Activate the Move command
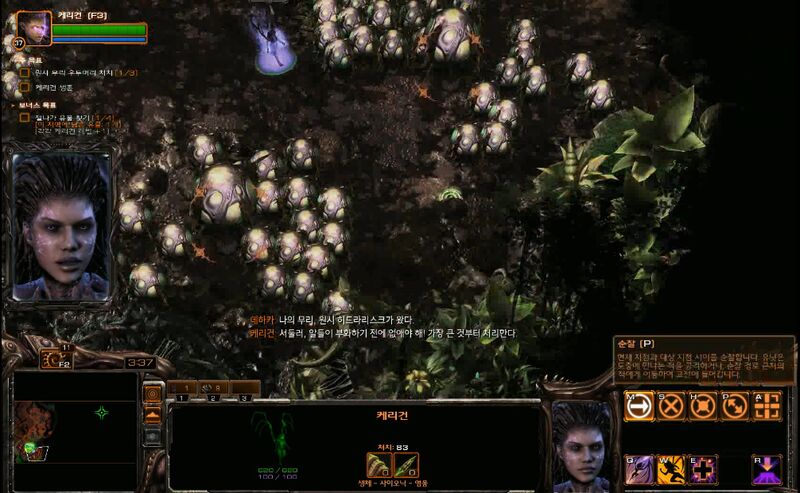Screen dimensions: 800x493 [639, 404]
